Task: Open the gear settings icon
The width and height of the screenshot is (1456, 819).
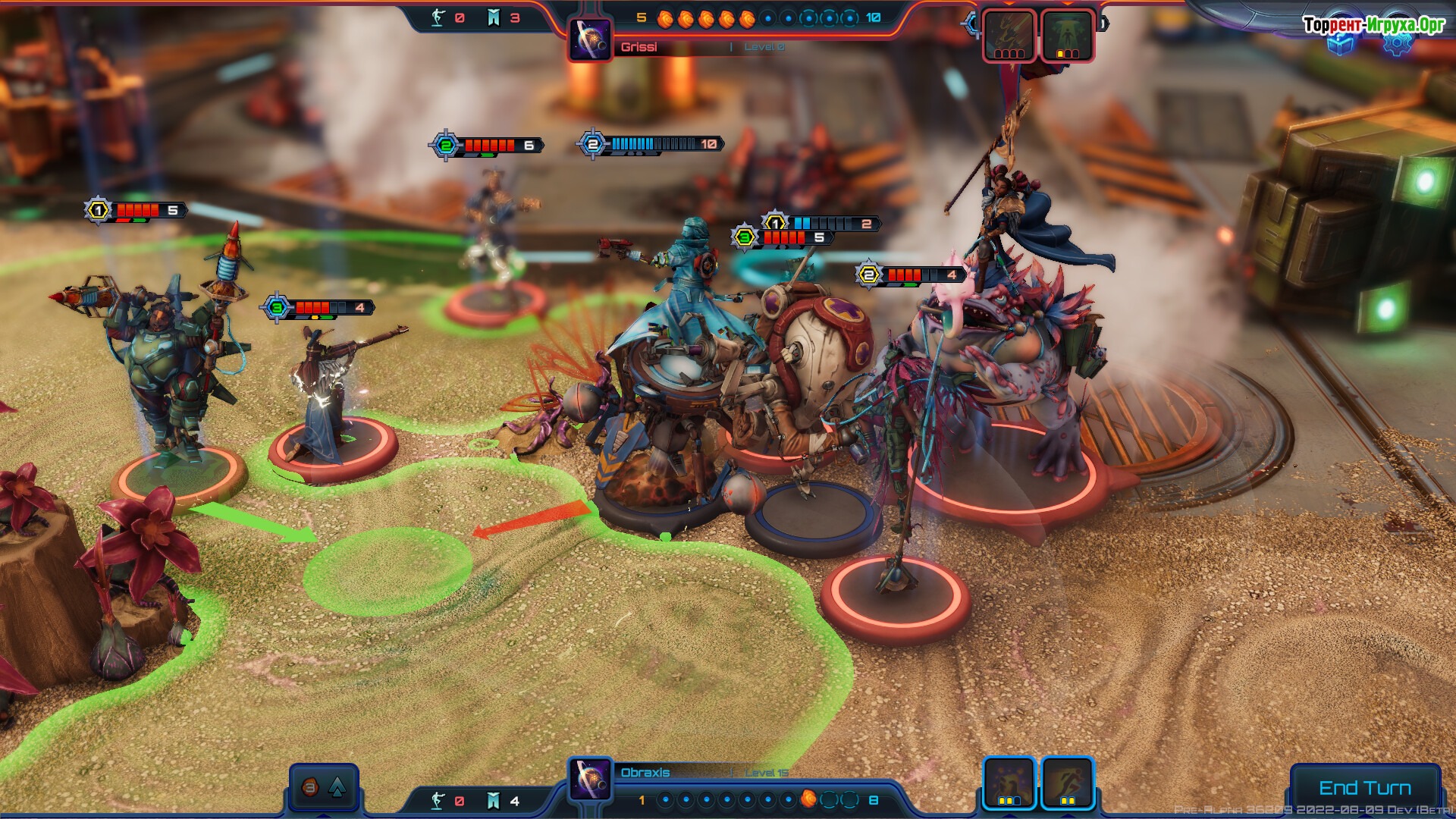Action: pos(1397,43)
